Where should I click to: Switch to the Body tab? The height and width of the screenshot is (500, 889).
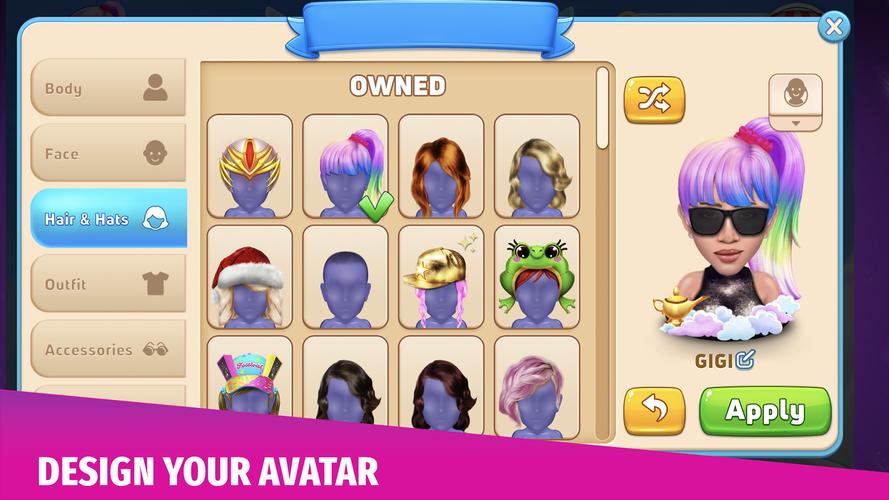tap(108, 88)
